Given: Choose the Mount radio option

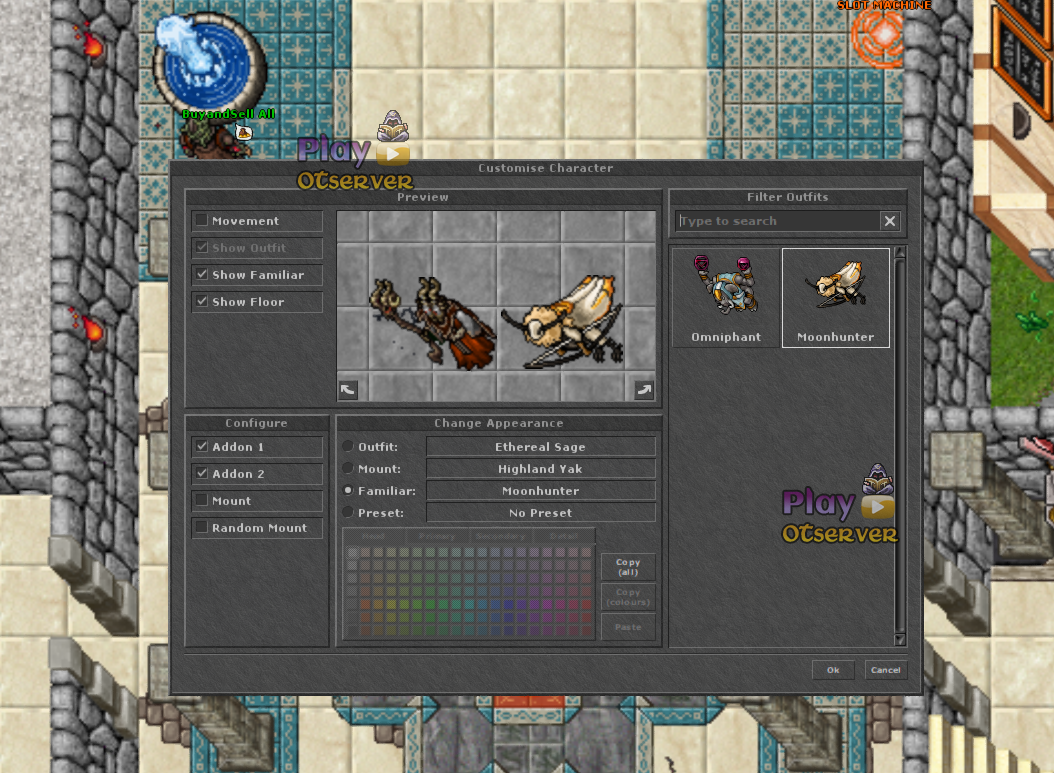Looking at the screenshot, I should coord(348,469).
